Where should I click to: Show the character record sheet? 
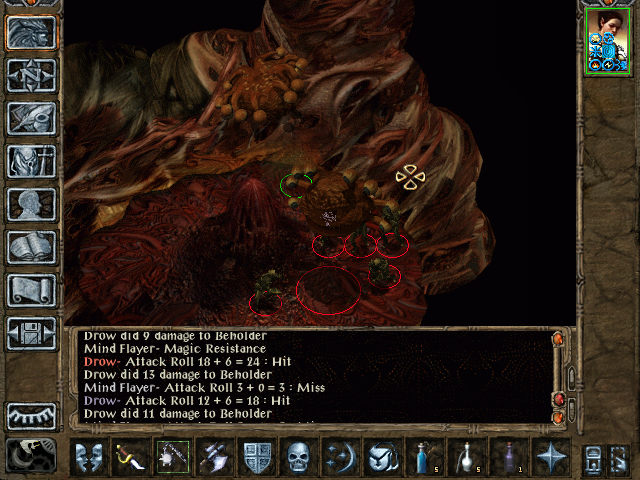click(31, 204)
